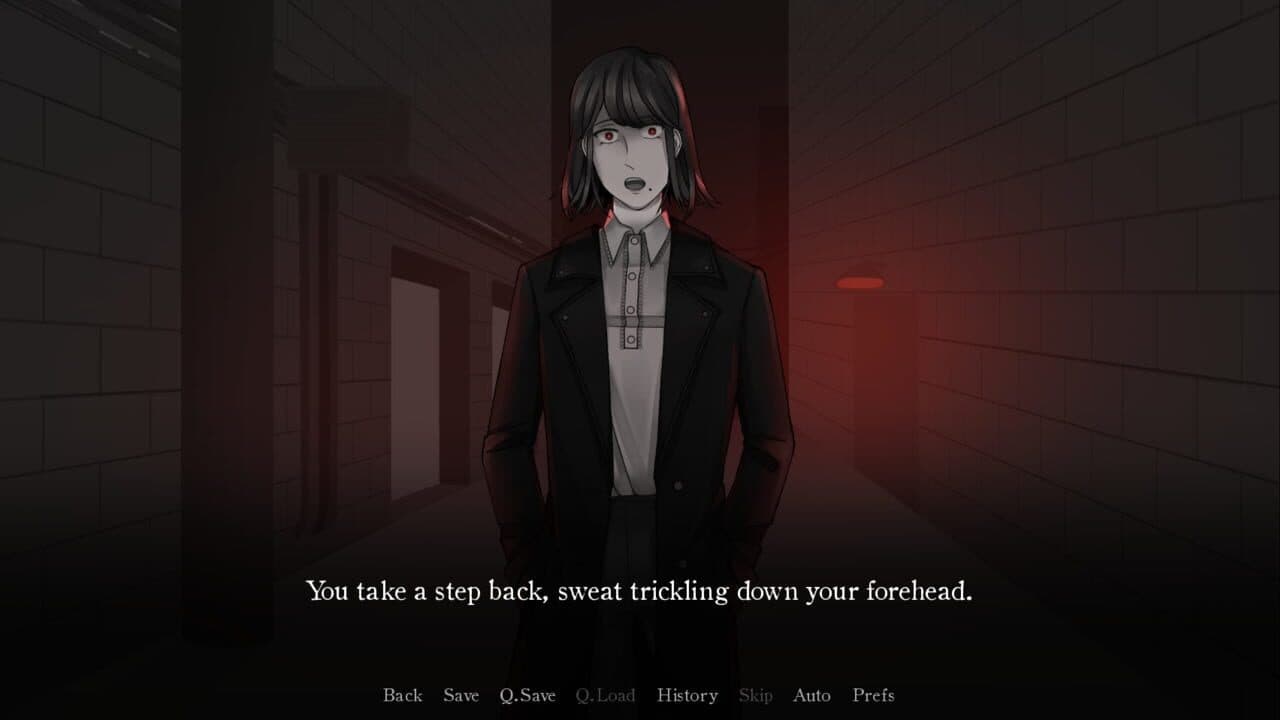Turn on Auto-forward mode

(812, 695)
